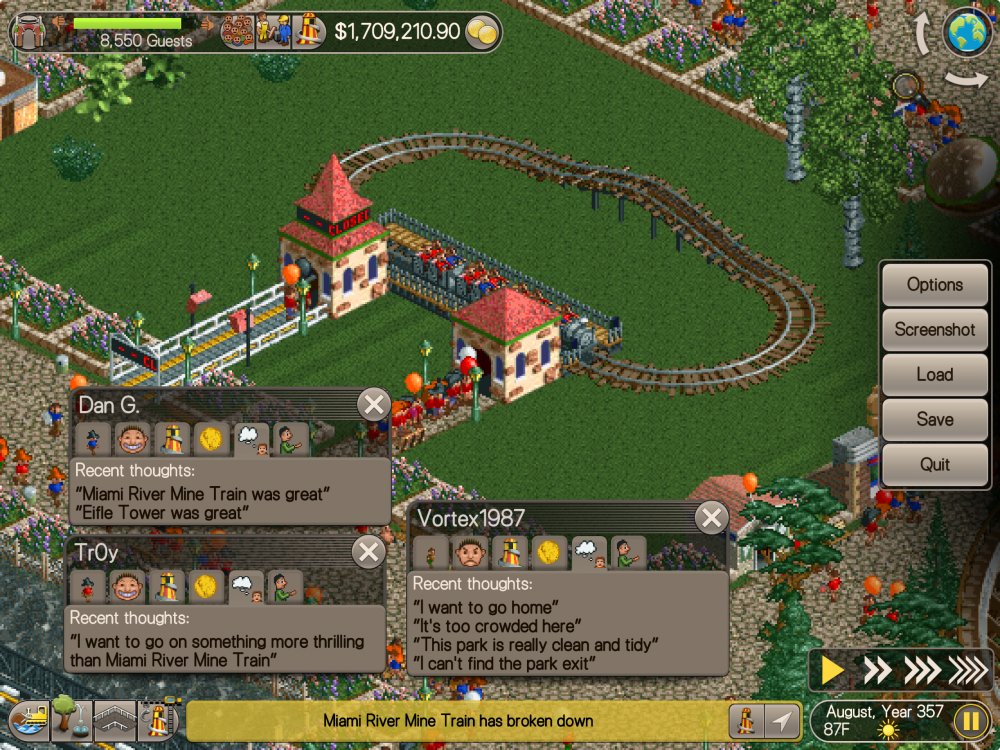Open the globe map button
Image resolution: width=1000 pixels, height=750 pixels.
[x=968, y=32]
